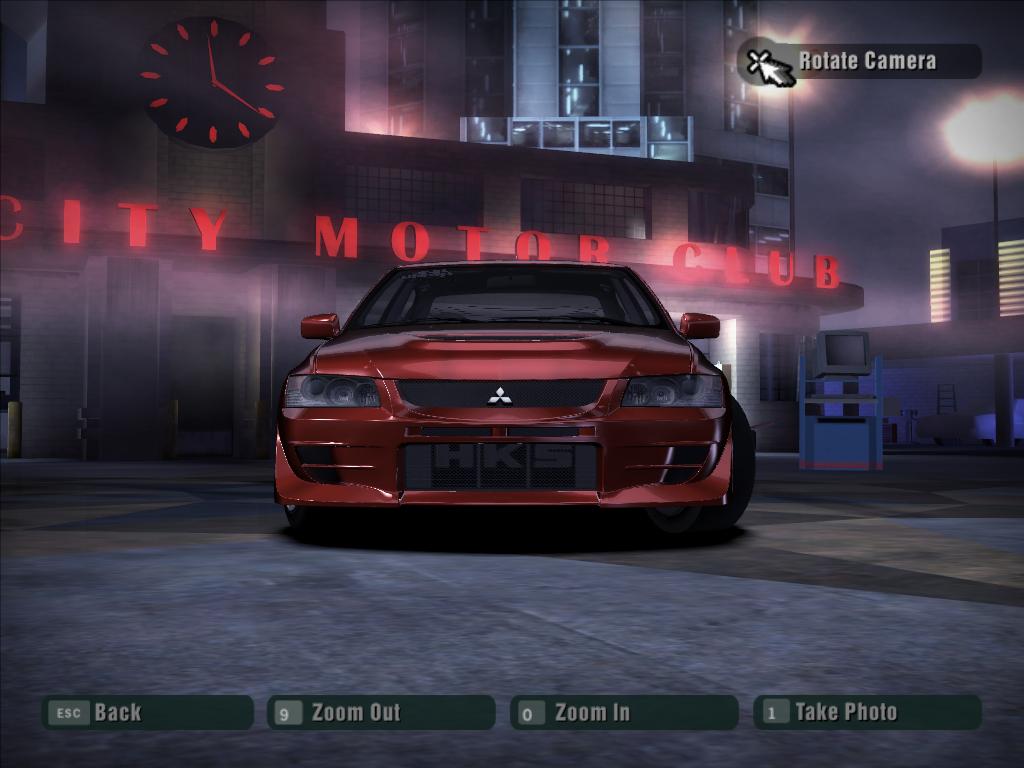The image size is (1024, 768).
Task: Go back with the Back button
Action: click(x=146, y=713)
